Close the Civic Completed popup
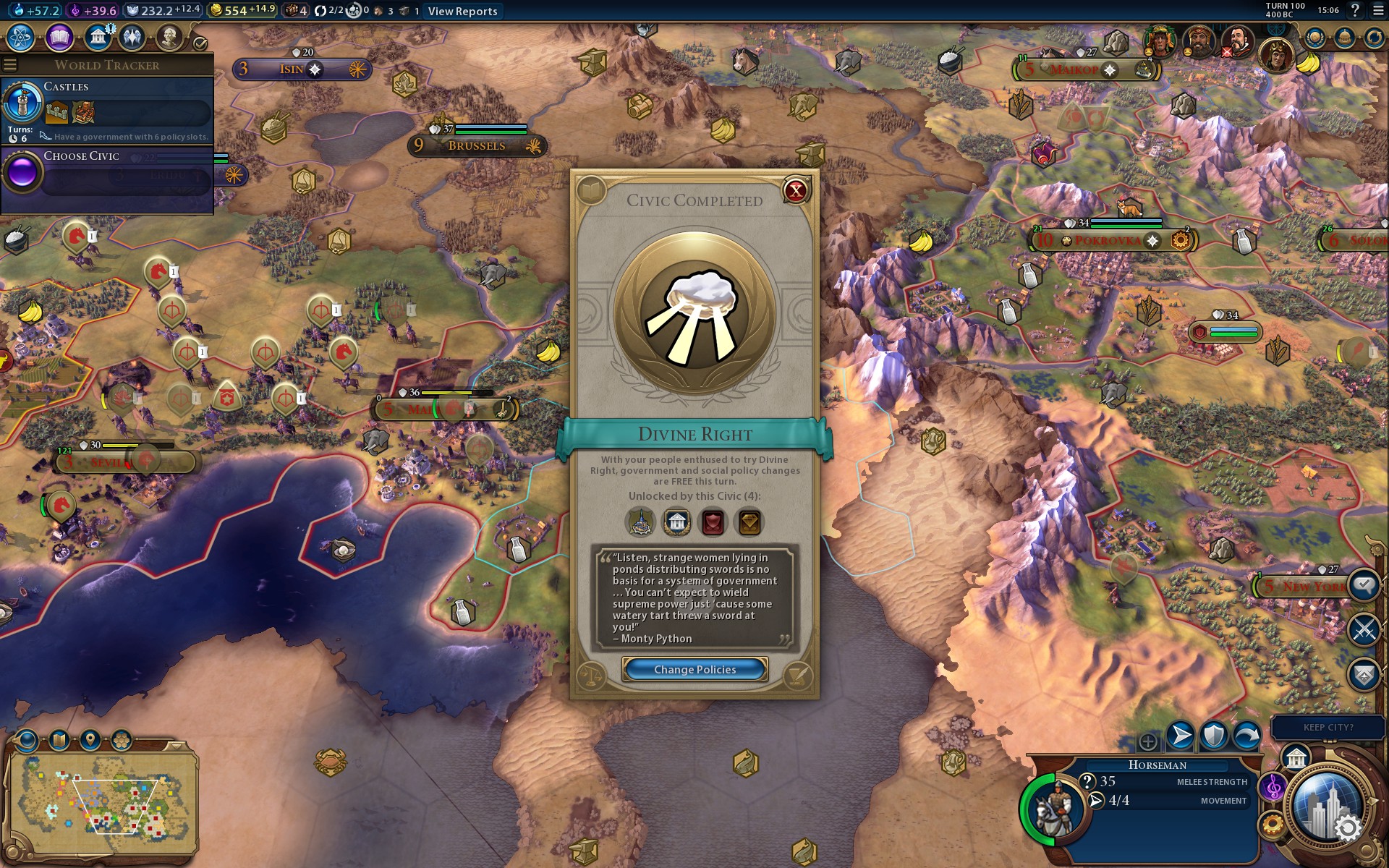Viewport: 1389px width, 868px height. (796, 191)
